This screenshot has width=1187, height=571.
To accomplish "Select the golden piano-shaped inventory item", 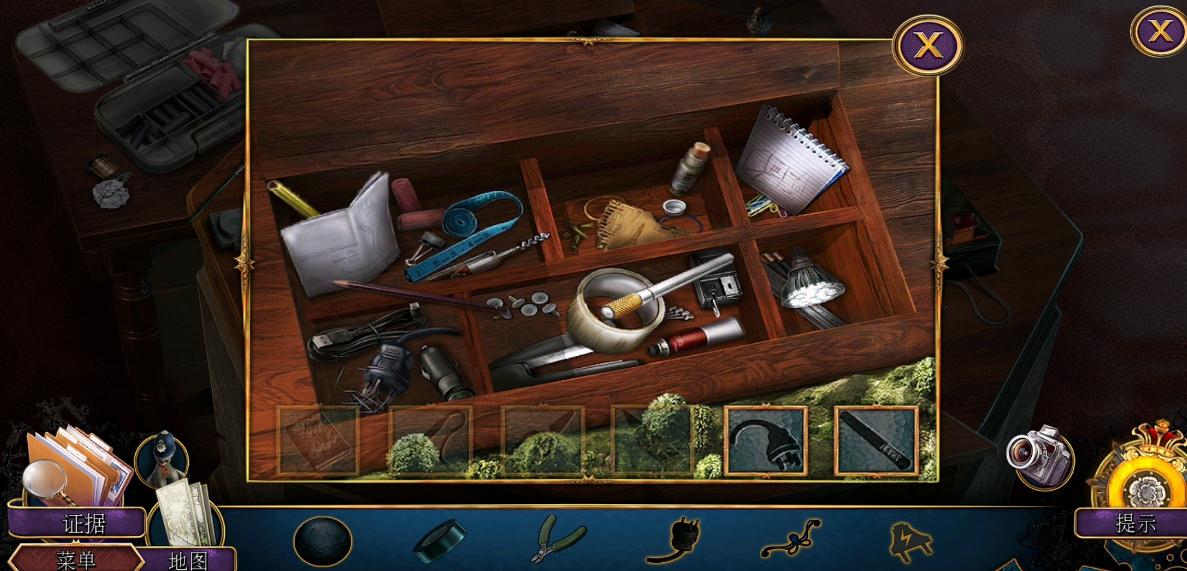I will [x=911, y=541].
